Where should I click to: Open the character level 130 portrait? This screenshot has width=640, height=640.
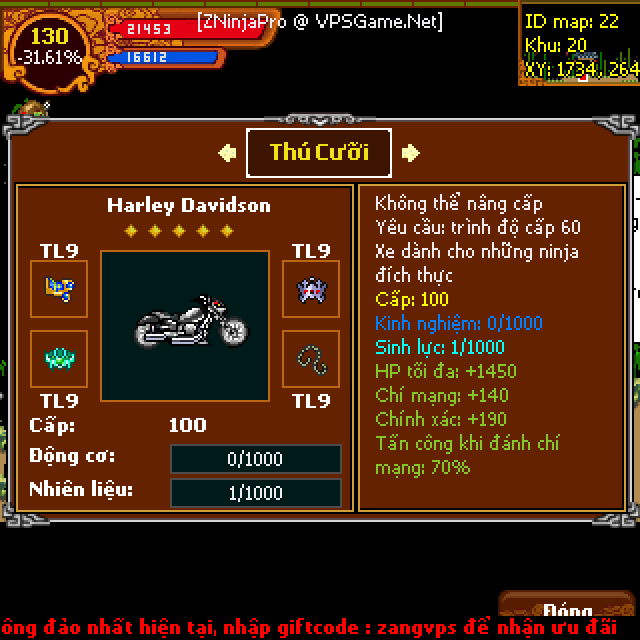tap(48, 46)
